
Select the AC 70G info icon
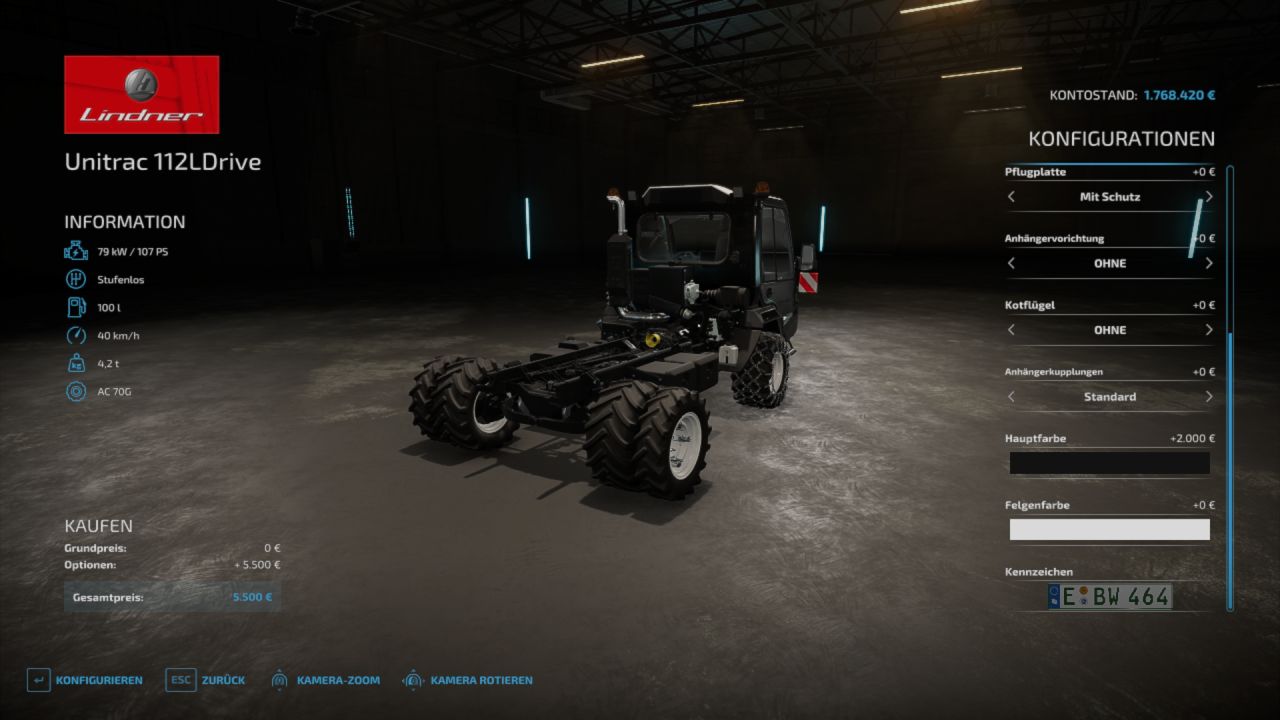coord(74,391)
